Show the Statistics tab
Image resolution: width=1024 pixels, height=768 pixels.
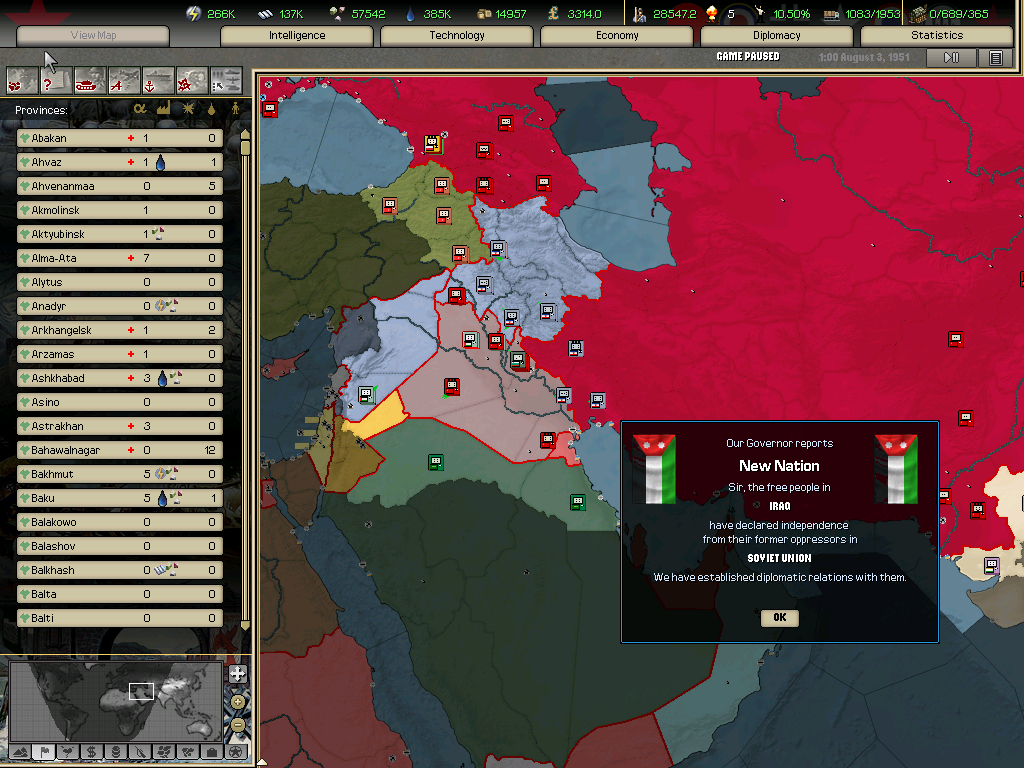pos(937,36)
